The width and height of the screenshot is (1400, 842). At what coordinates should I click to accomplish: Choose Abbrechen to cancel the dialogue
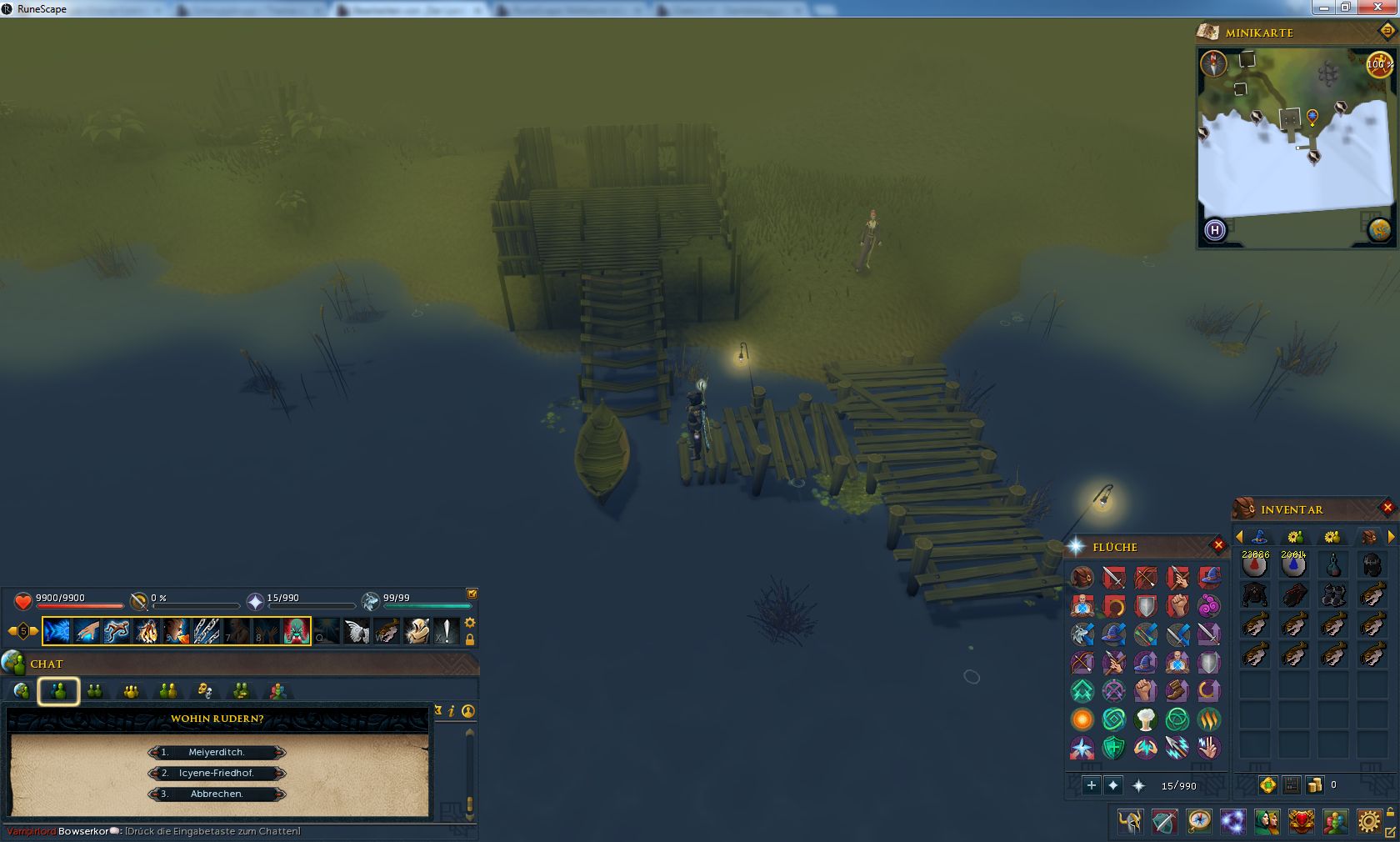(x=217, y=794)
